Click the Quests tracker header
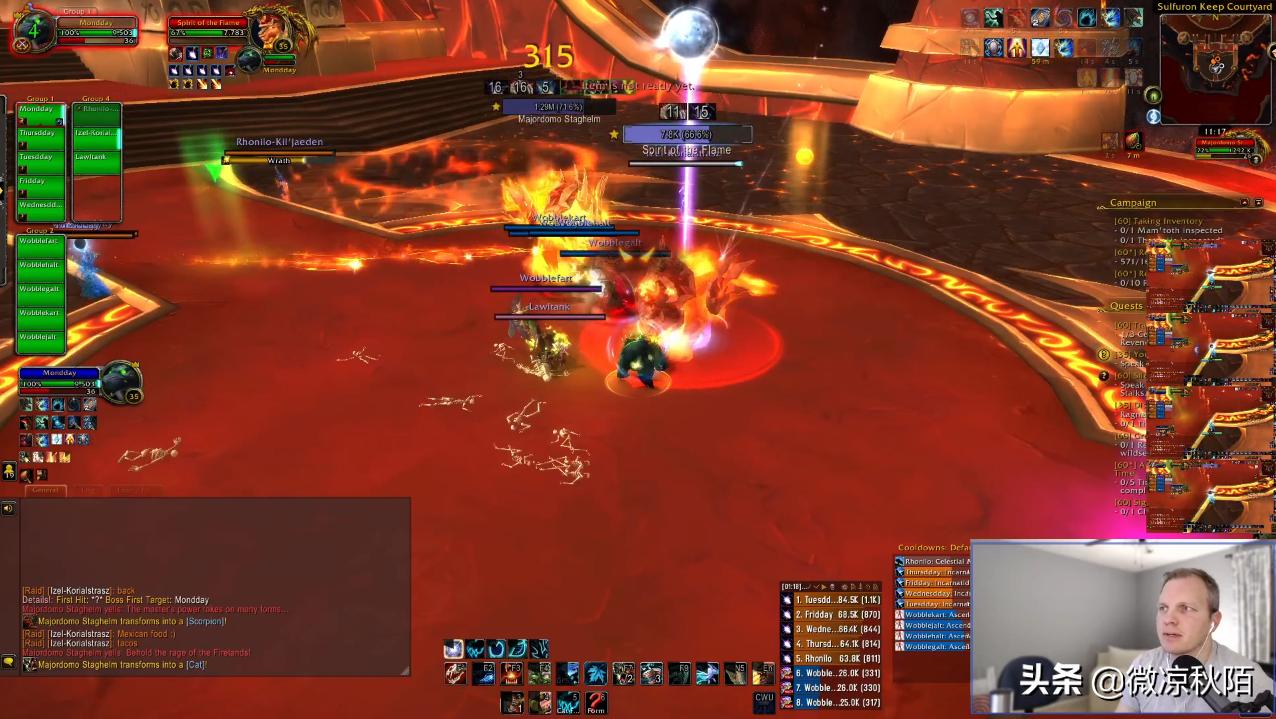 1126,306
